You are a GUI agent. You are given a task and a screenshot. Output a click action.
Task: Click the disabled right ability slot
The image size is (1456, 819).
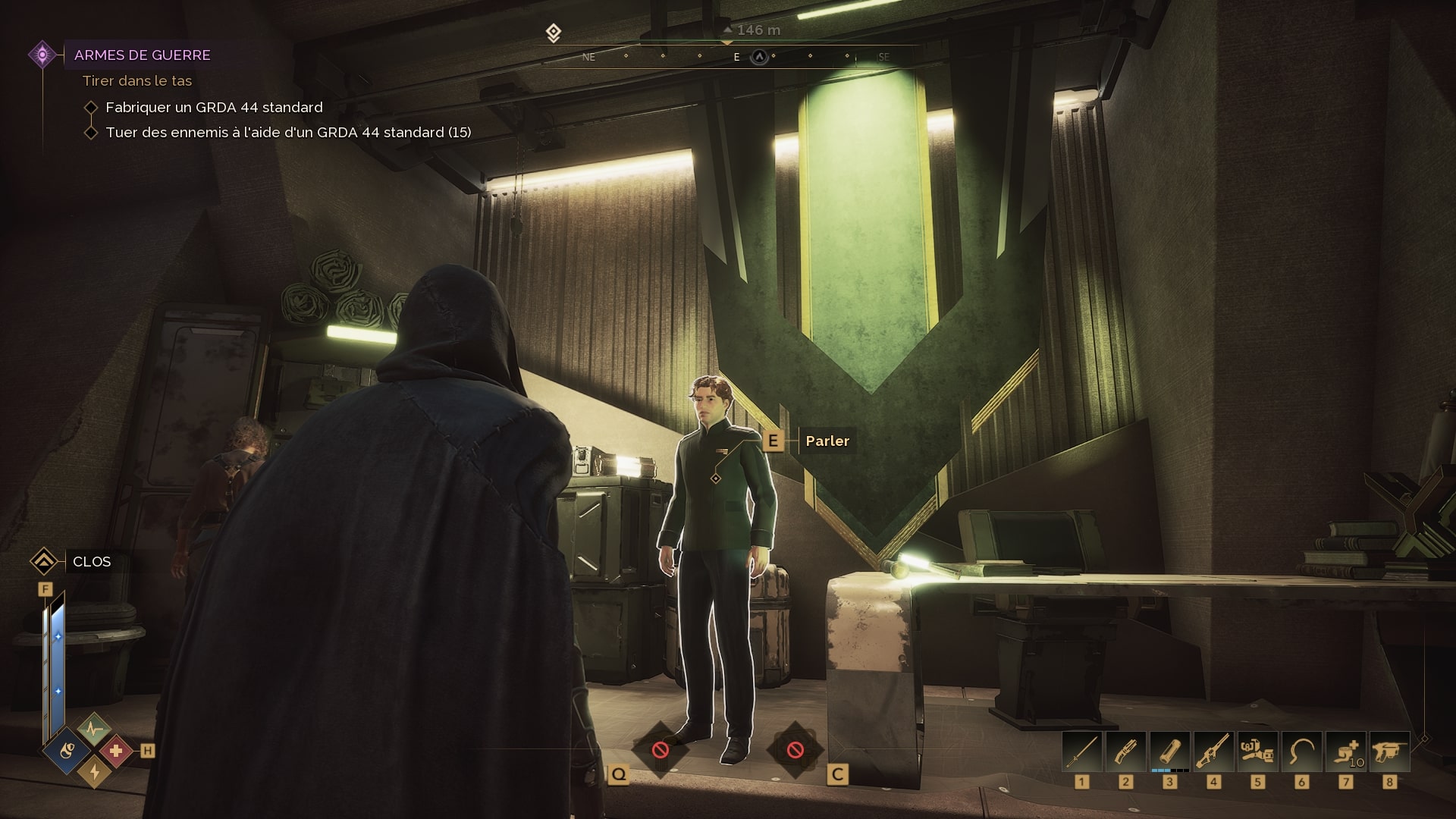[x=795, y=750]
